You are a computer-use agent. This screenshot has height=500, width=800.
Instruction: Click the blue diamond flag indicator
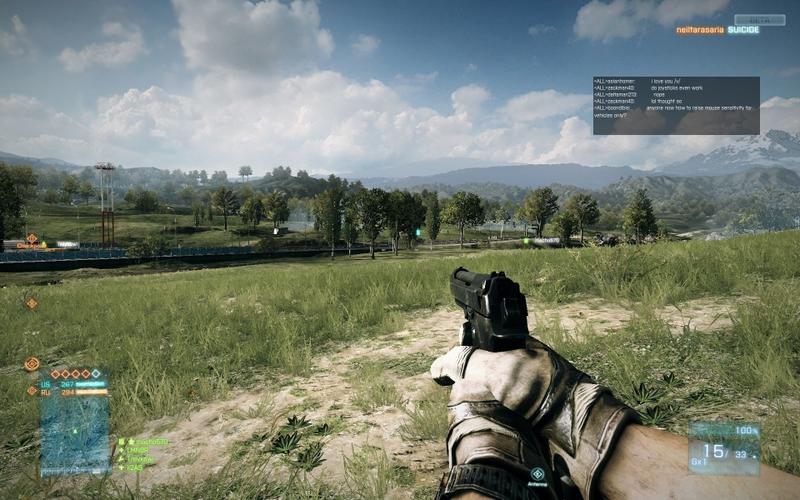[x=95, y=373]
